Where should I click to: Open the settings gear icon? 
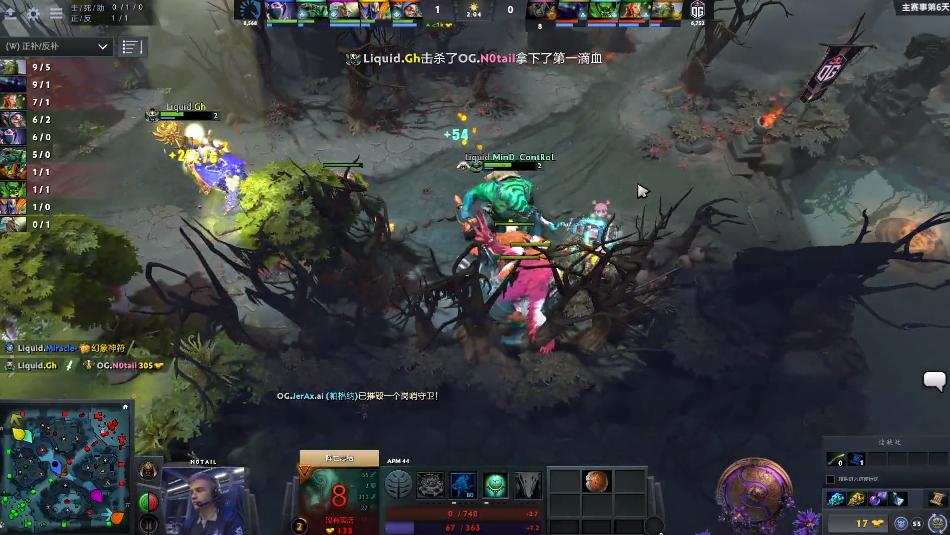(x=33, y=13)
